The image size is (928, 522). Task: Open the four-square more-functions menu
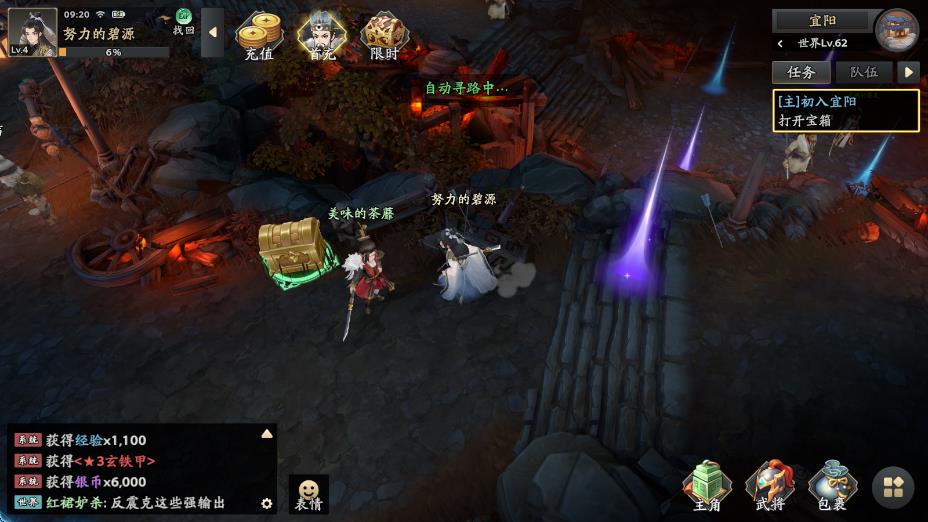[x=893, y=487]
